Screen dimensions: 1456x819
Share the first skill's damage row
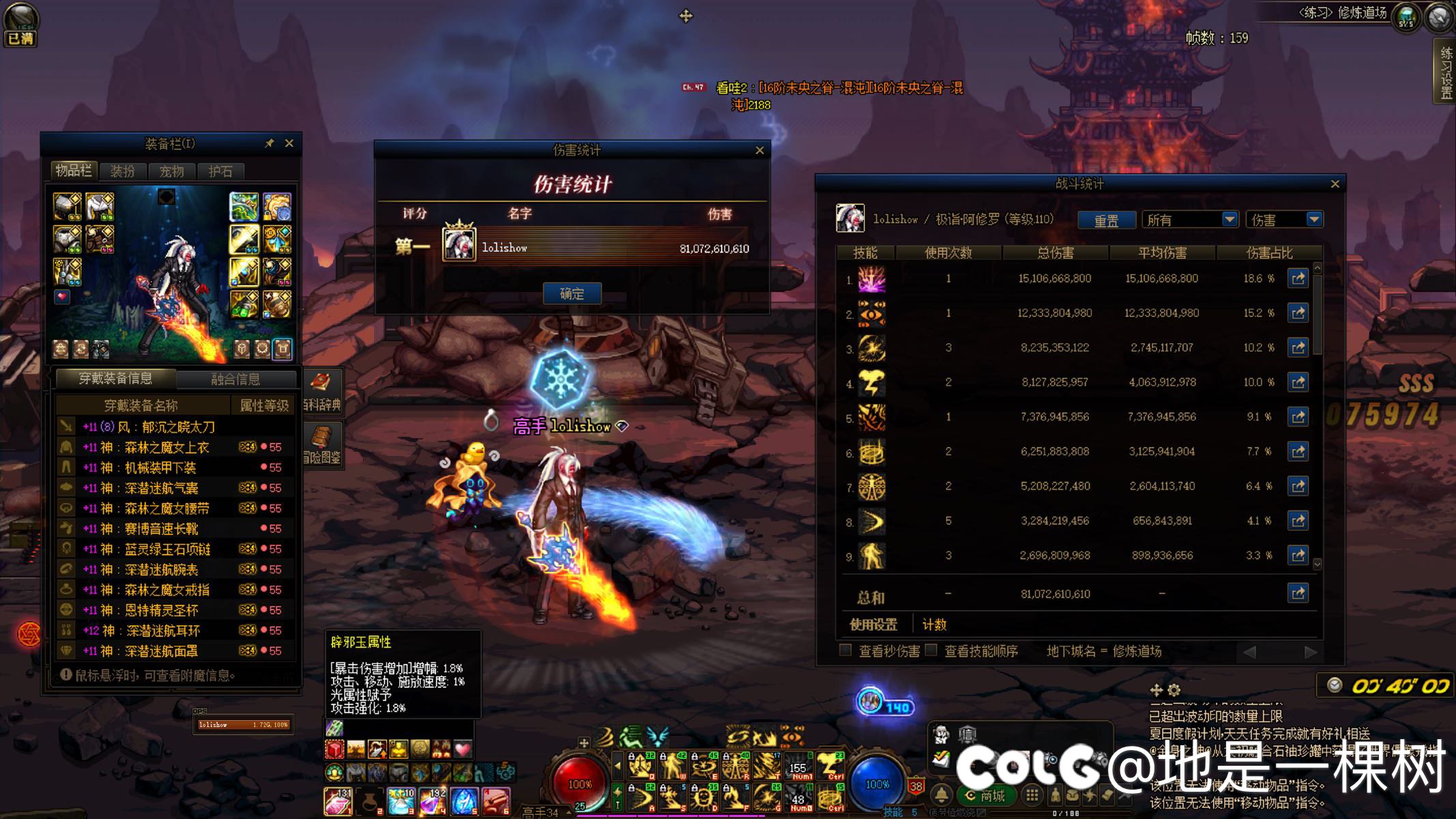1298,278
